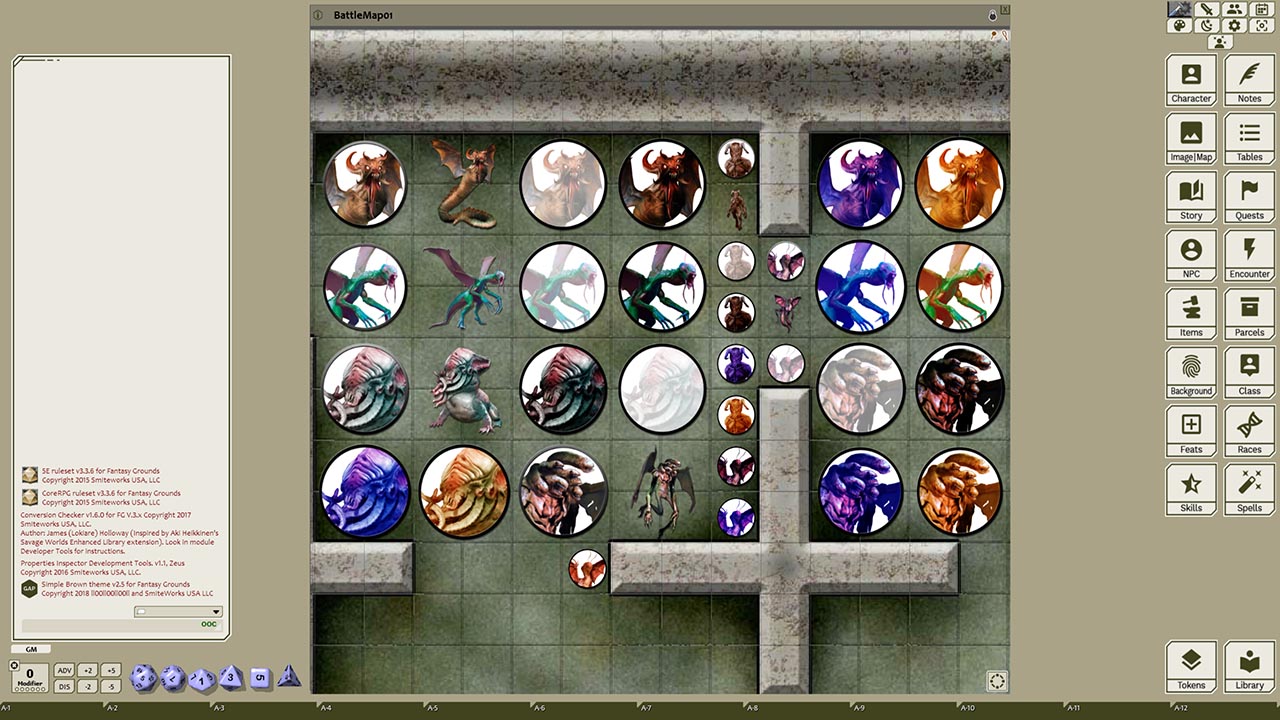Toggle the DIS disadvantage modifier
1280x720 pixels.
pyautogui.click(x=64, y=686)
